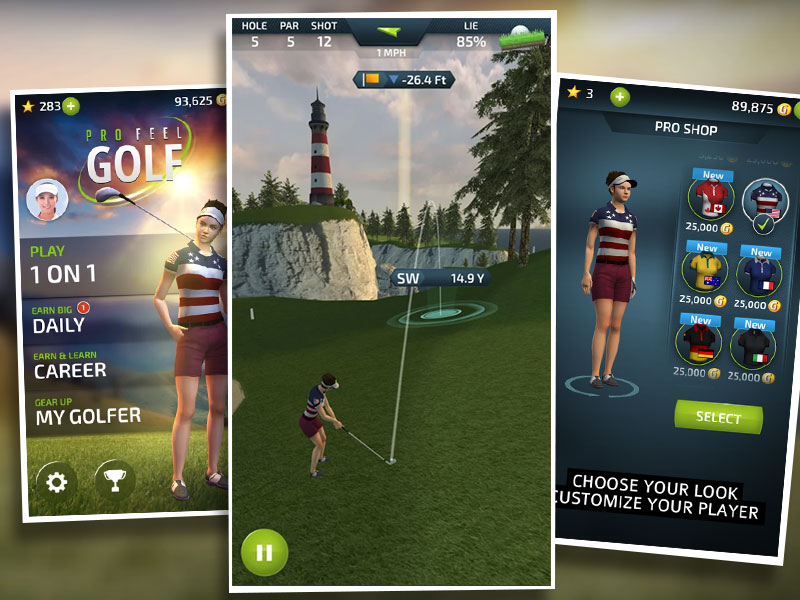
Task: Tap the player profile avatar
Action: 47,199
